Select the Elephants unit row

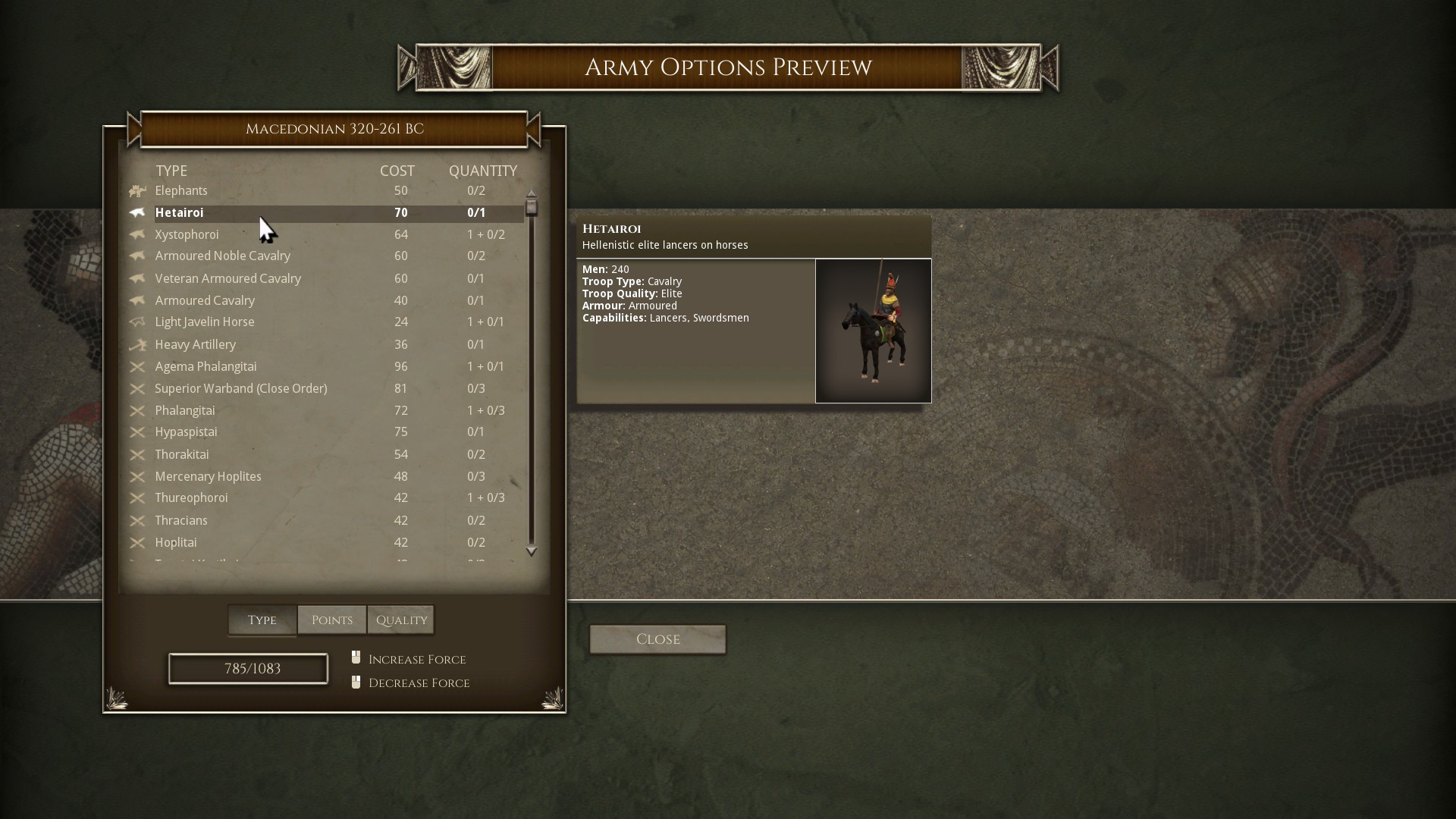(x=181, y=191)
